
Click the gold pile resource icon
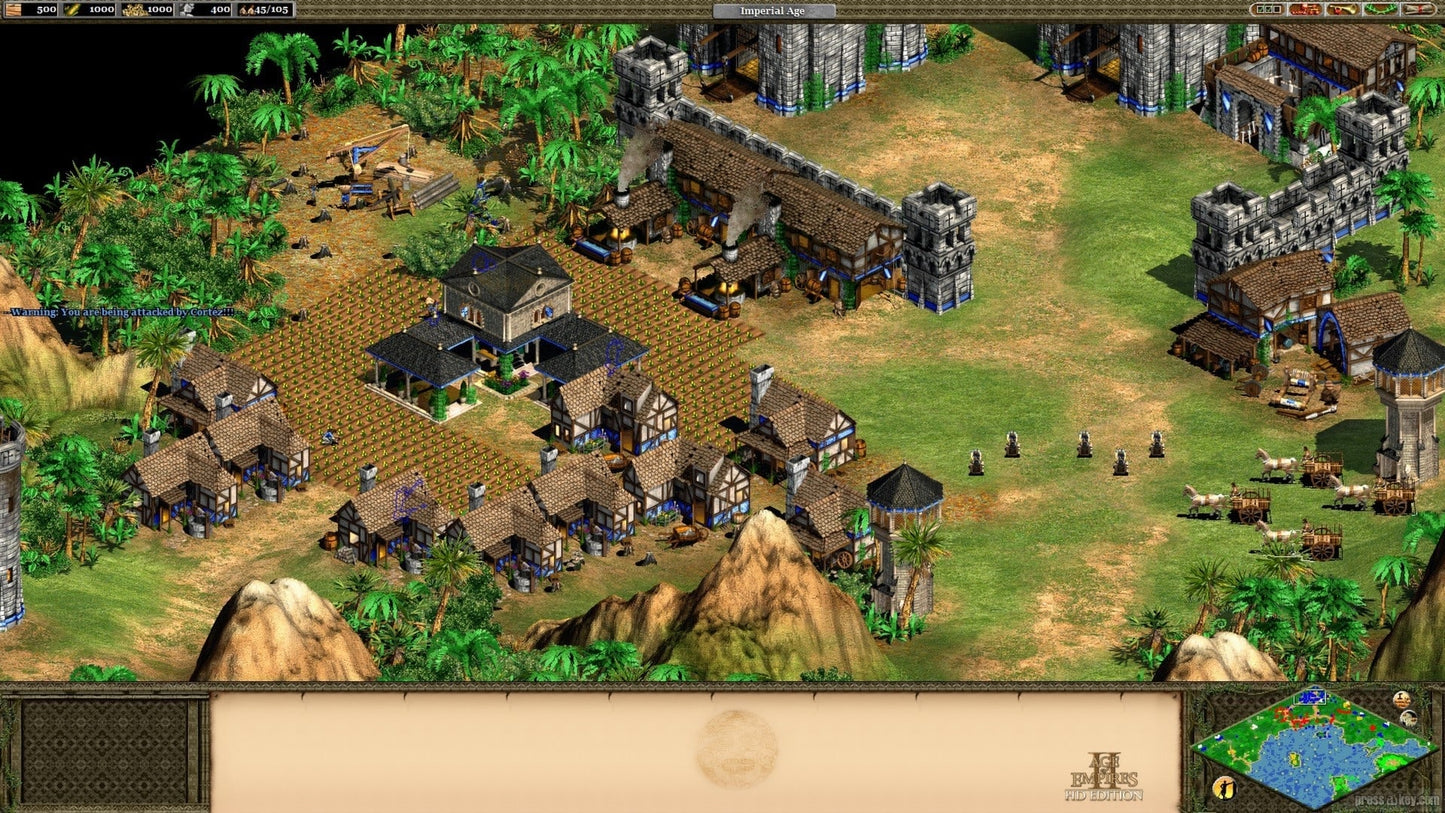[133, 10]
